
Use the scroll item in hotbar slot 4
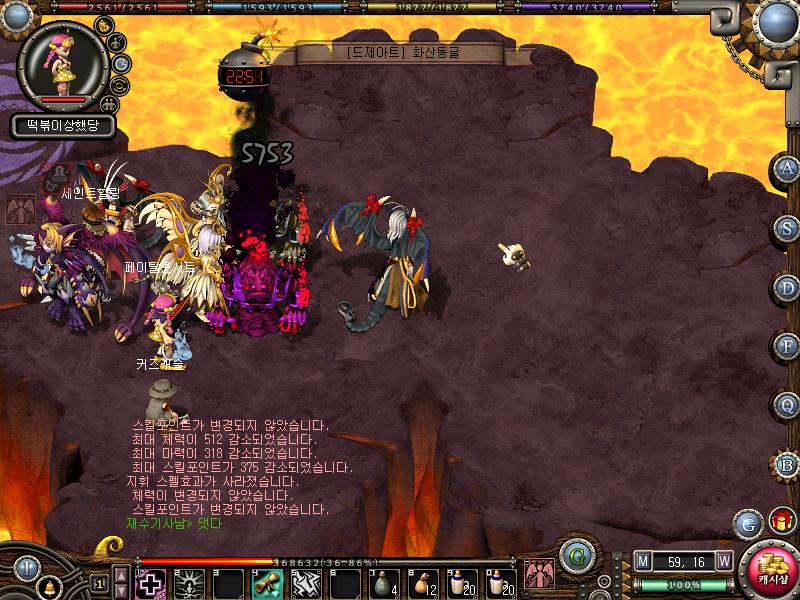(x=266, y=583)
